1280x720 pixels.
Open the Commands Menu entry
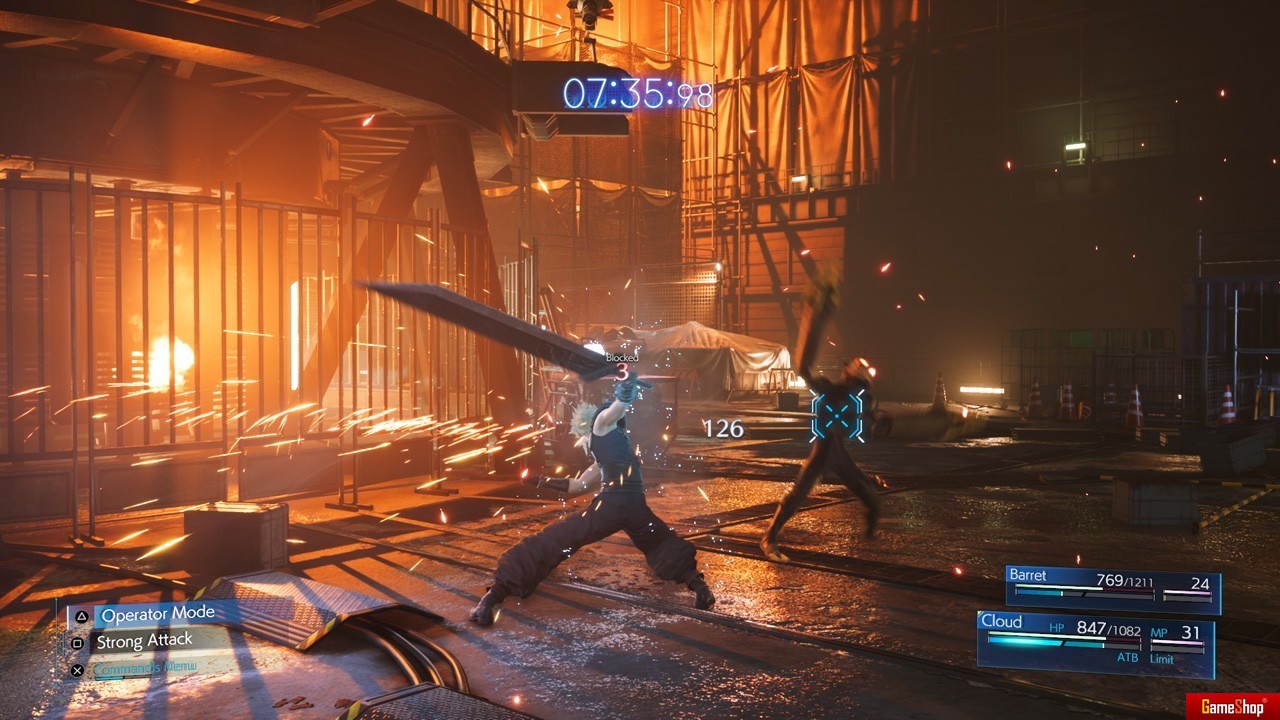(146, 668)
